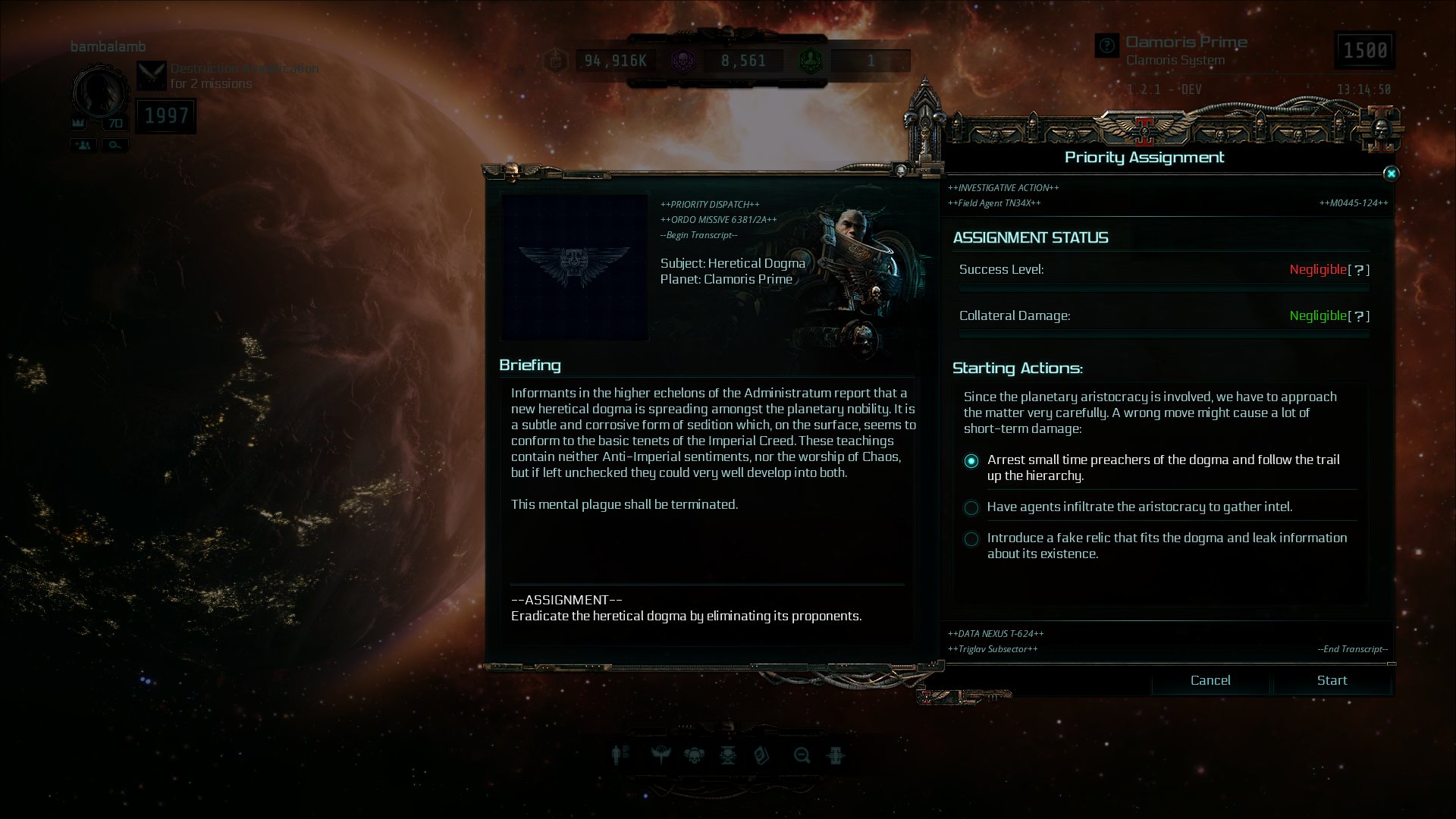Pick the fake relic starting action
Viewport: 1456px width, 819px height.
(971, 539)
